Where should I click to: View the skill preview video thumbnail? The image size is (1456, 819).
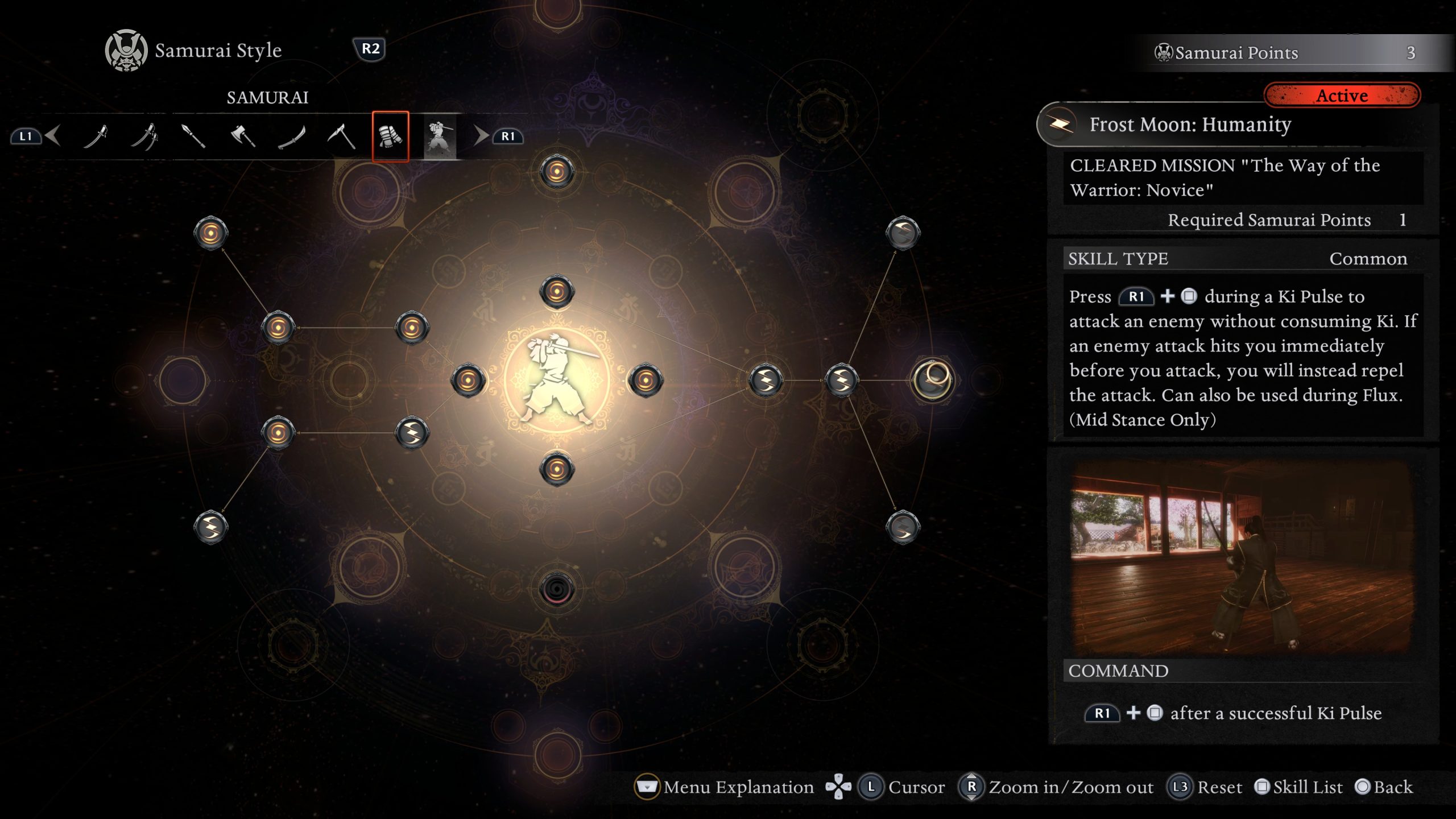pyautogui.click(x=1242, y=556)
